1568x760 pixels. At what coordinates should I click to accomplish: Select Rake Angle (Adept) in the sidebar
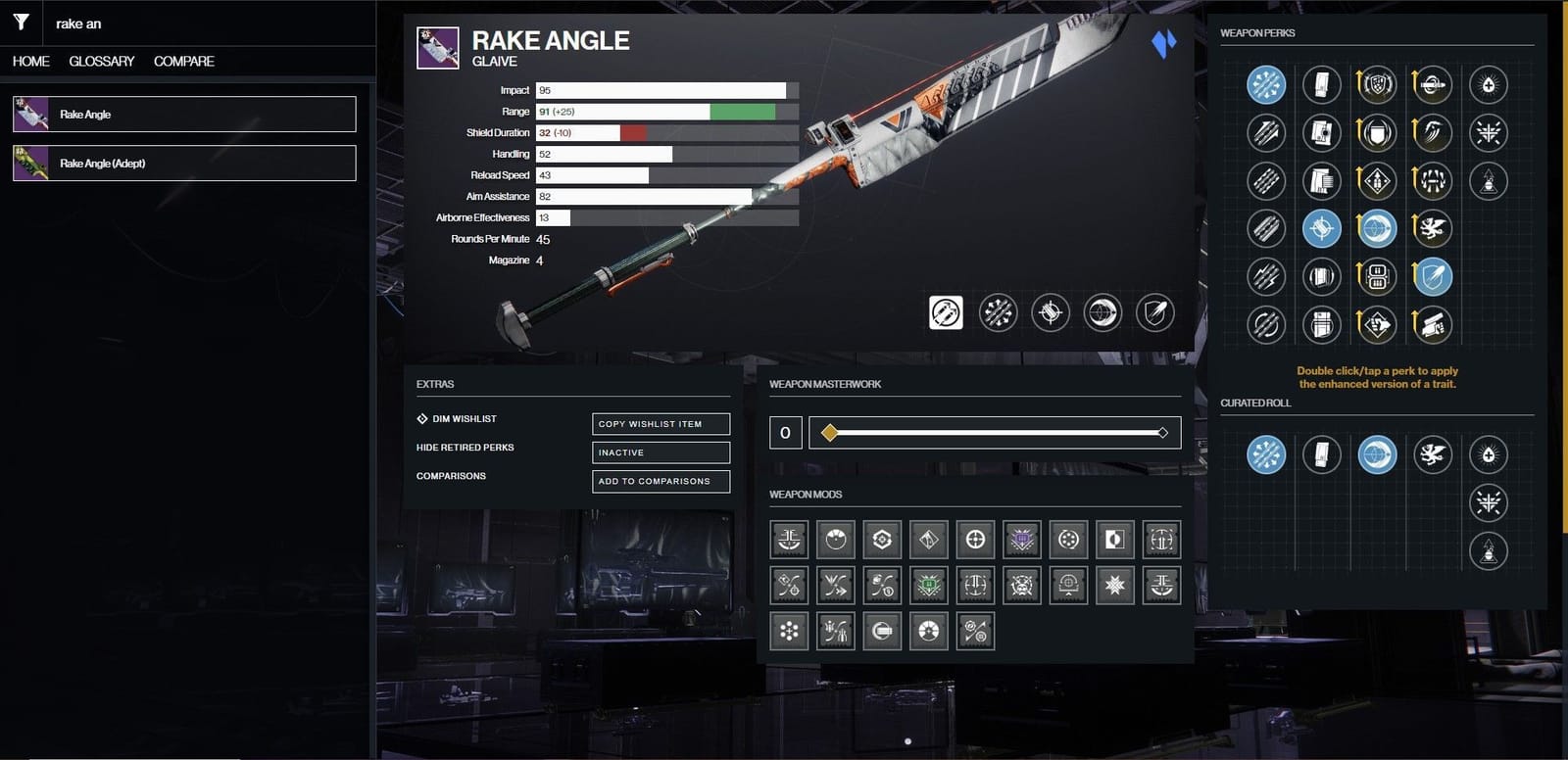point(184,163)
